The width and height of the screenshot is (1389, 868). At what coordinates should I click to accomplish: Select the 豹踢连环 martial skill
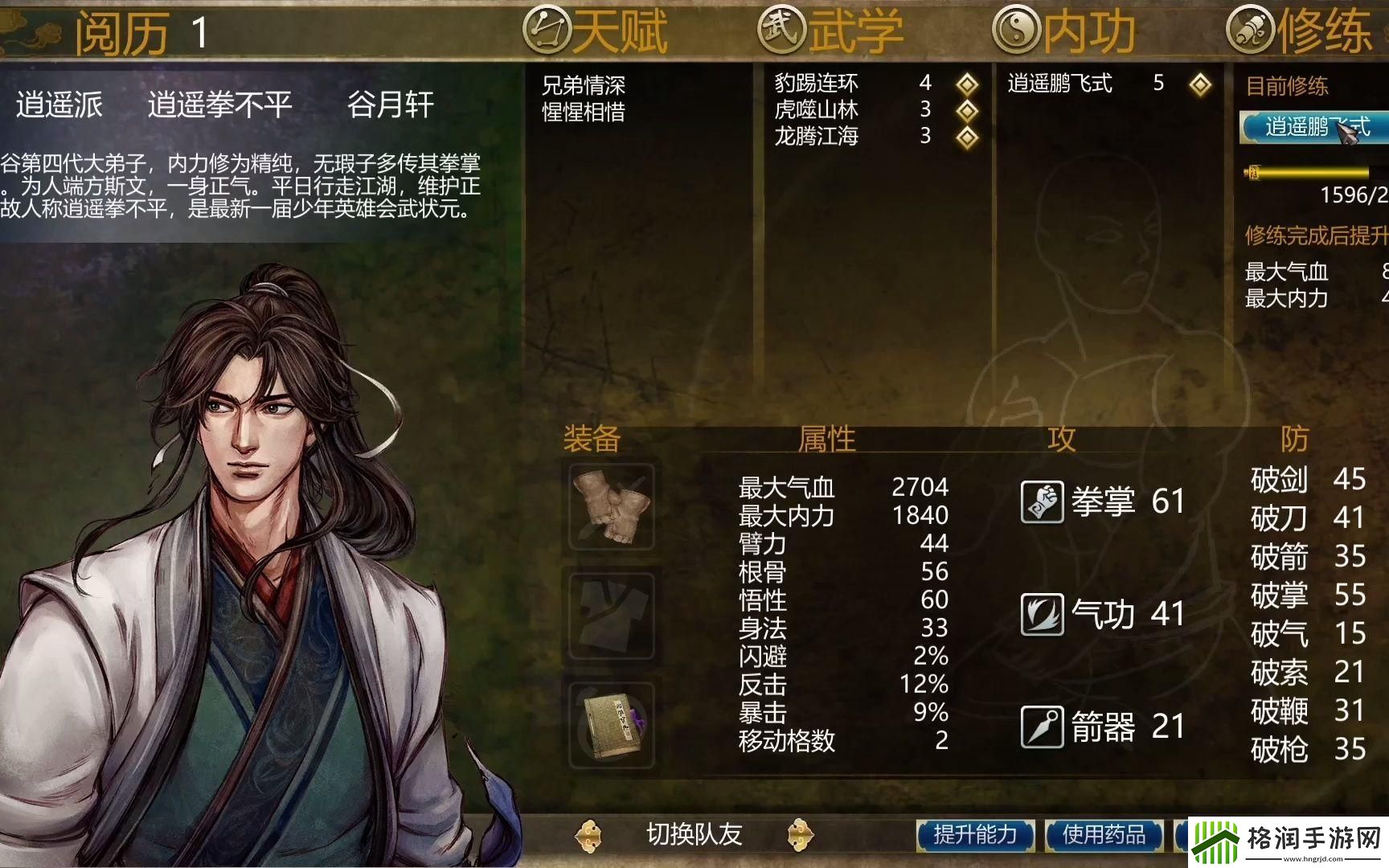pyautogui.click(x=817, y=83)
